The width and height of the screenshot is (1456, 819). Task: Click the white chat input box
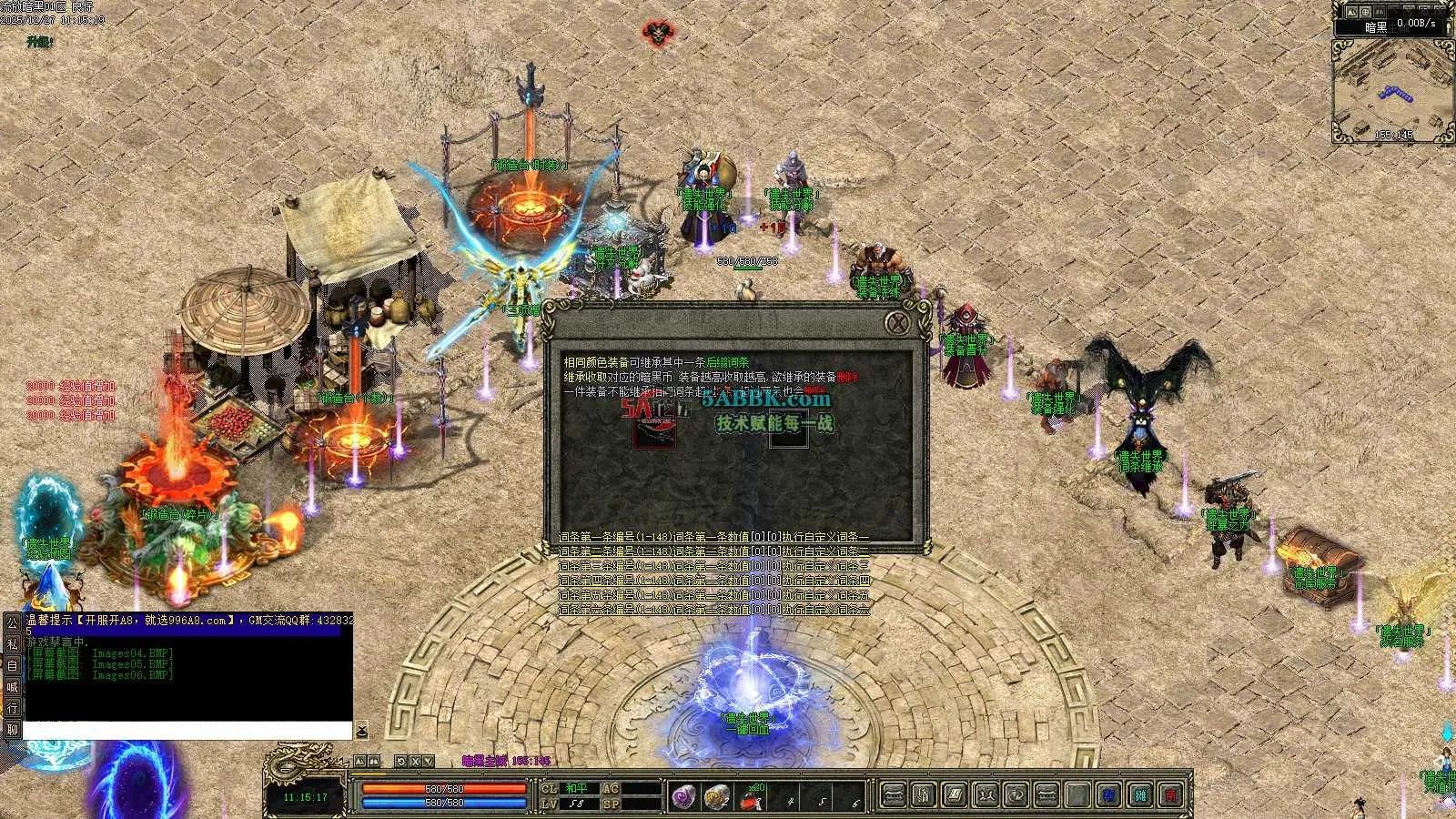pos(187,730)
